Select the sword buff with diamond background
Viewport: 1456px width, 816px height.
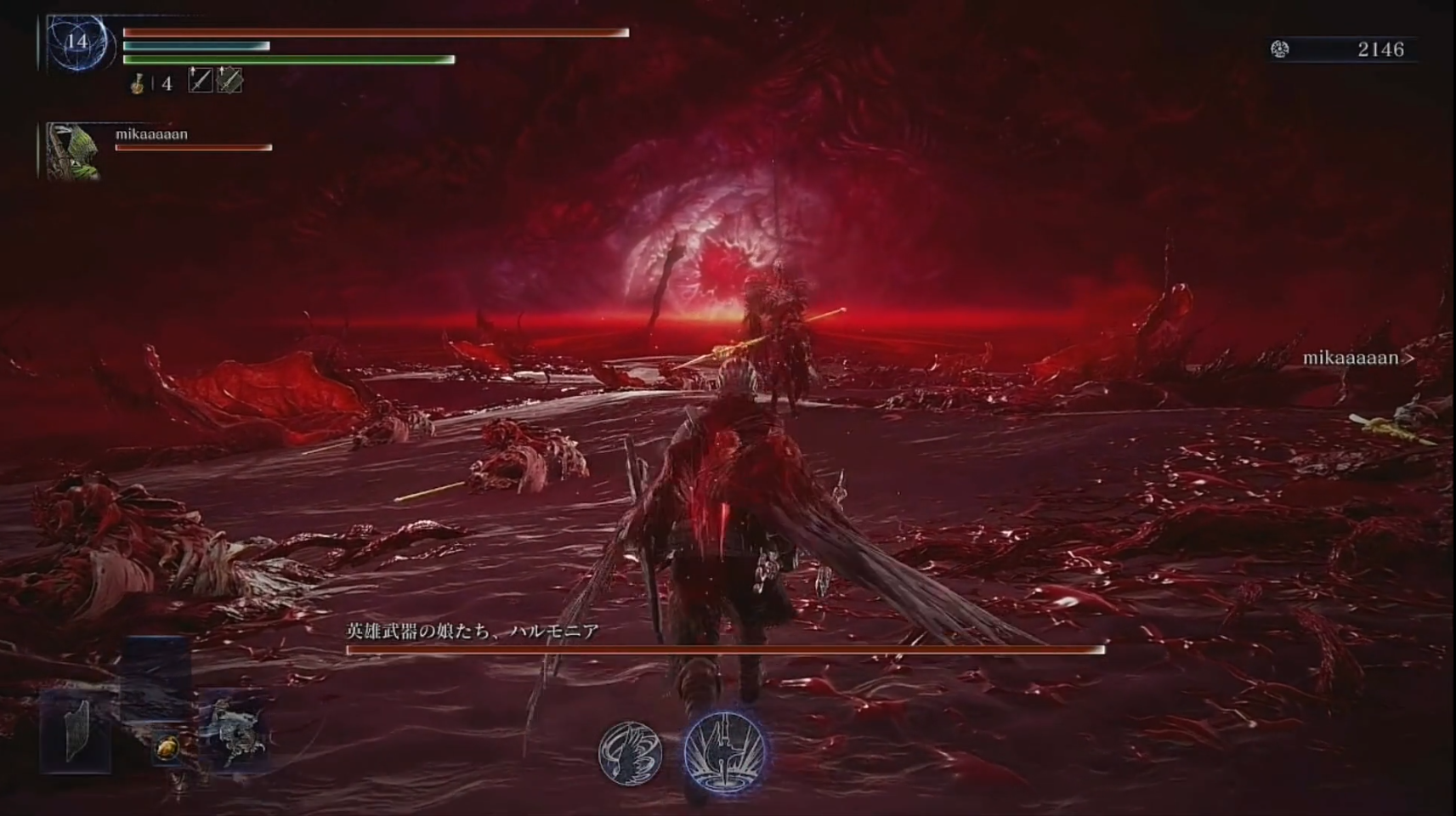[229, 80]
